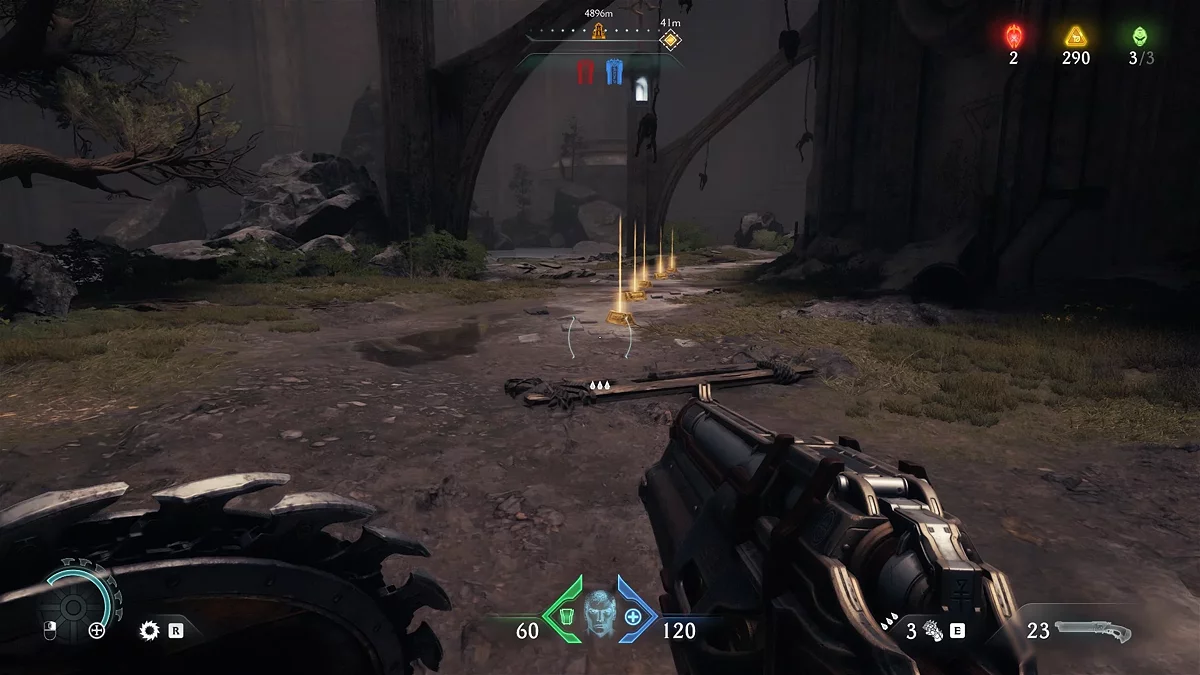The height and width of the screenshot is (675, 1200).
Task: Activate the shield saw throw icon
Action: tap(151, 630)
